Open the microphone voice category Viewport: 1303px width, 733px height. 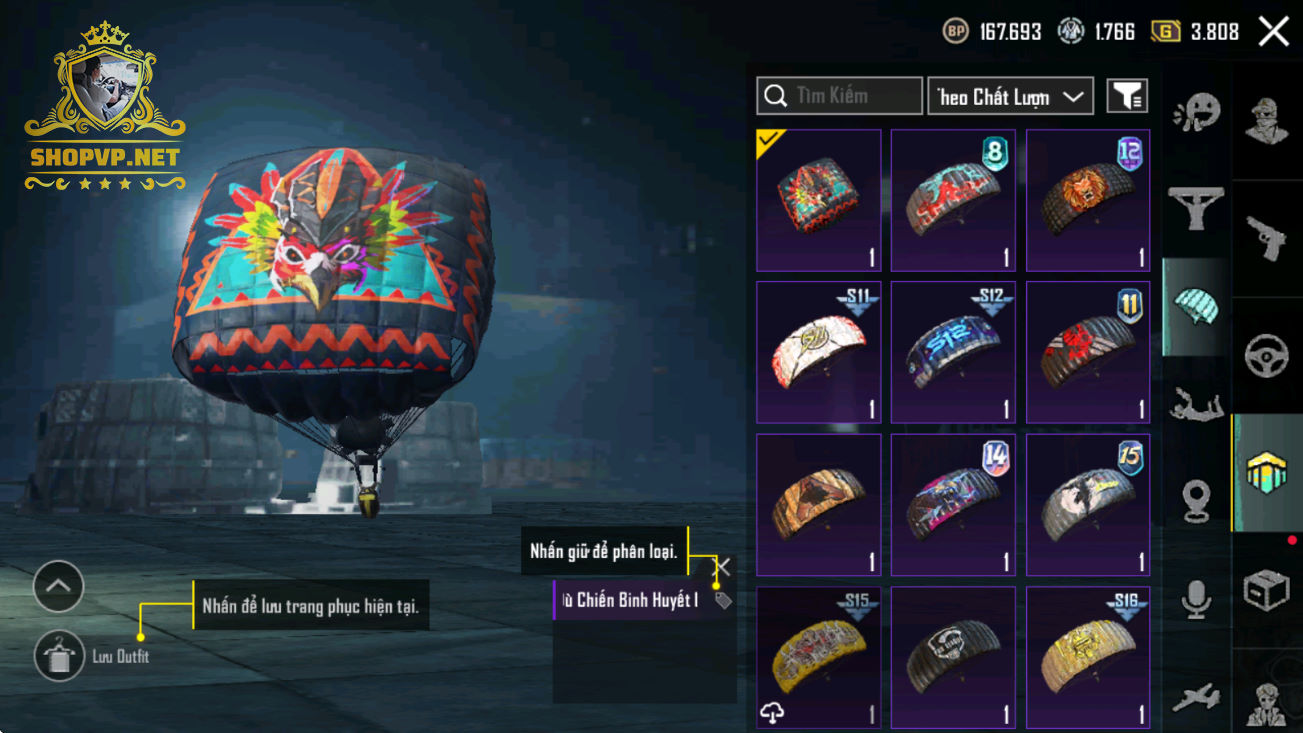point(1196,598)
